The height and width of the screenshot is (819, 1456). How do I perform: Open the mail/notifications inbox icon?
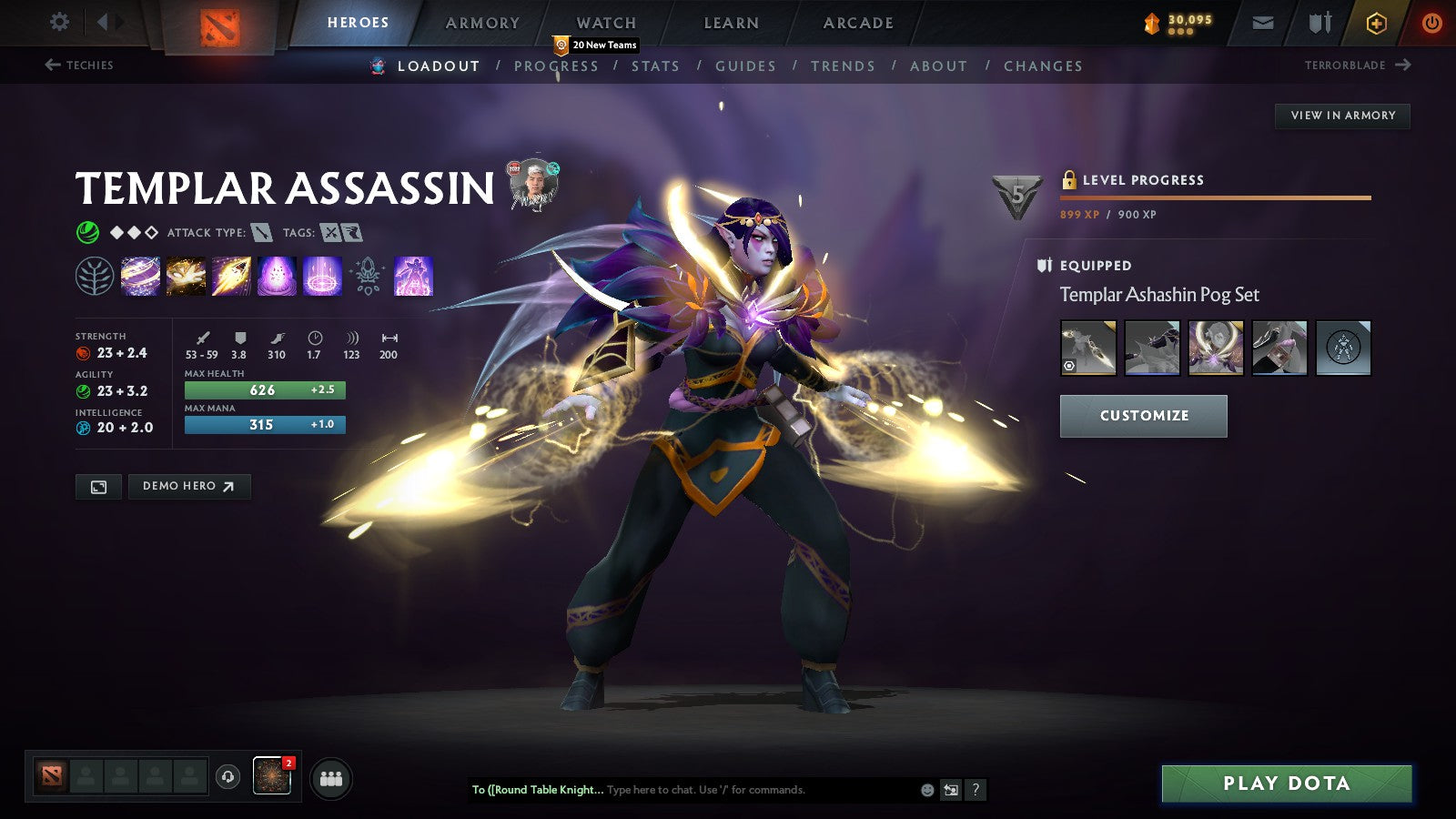coord(1263,22)
